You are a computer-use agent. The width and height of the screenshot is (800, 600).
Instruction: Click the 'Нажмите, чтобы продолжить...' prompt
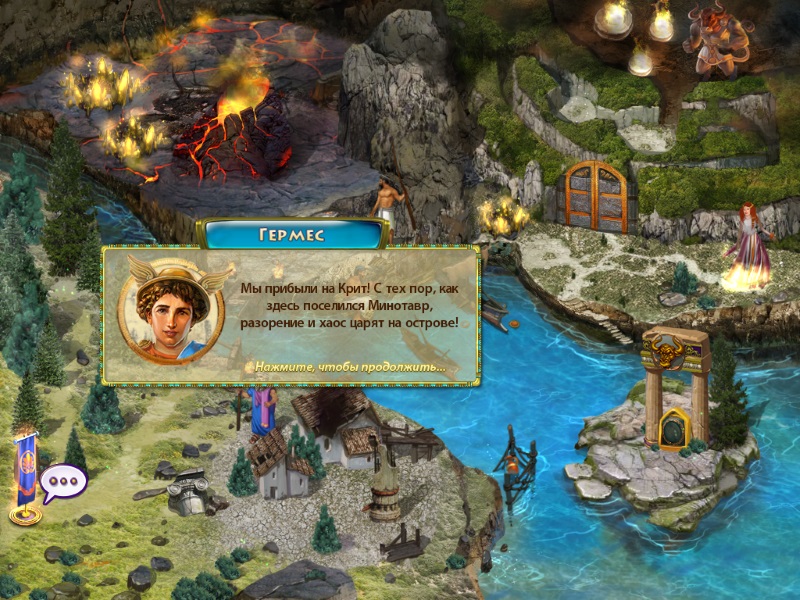pyautogui.click(x=350, y=367)
